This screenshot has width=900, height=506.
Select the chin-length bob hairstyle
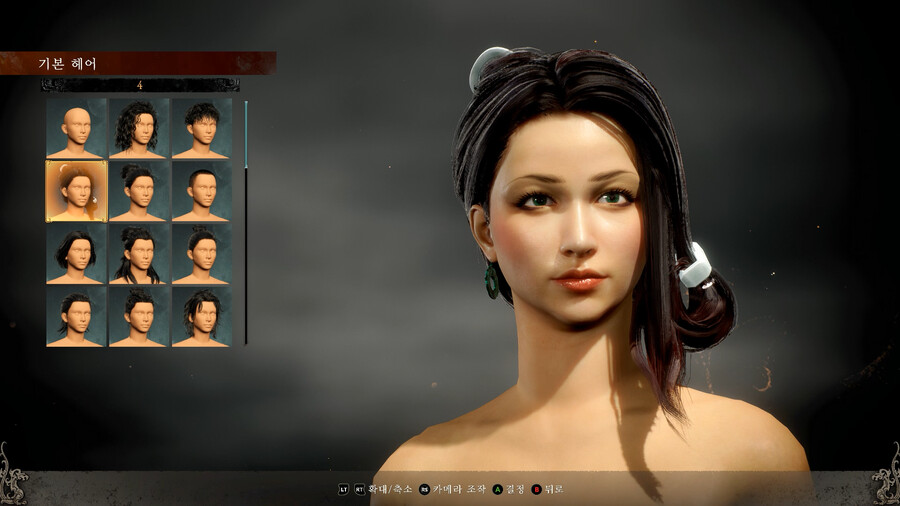[x=76, y=254]
